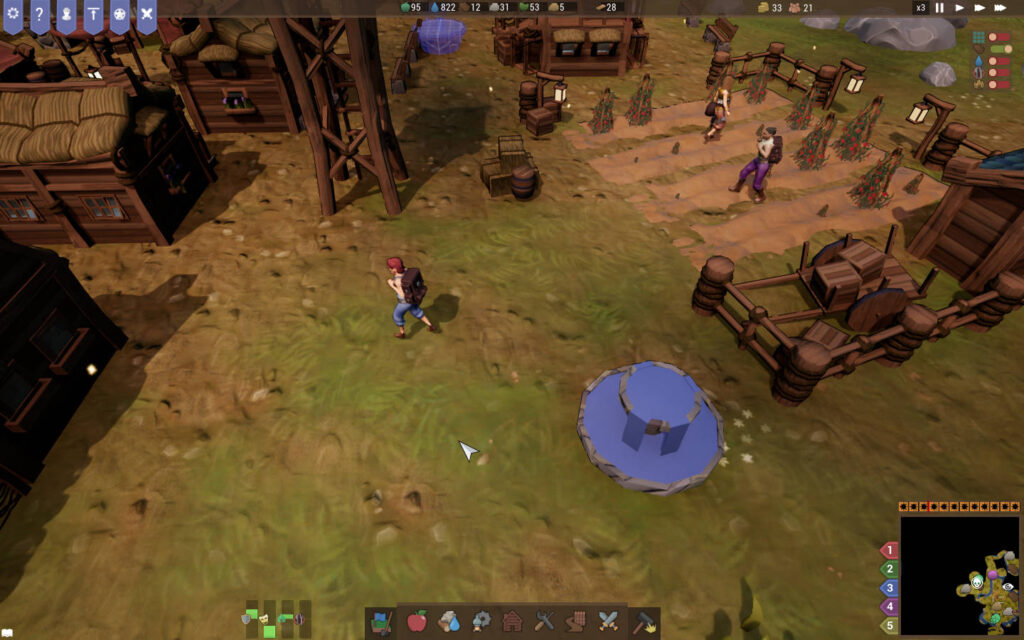Set game to fast-forward speed

coord(979,8)
